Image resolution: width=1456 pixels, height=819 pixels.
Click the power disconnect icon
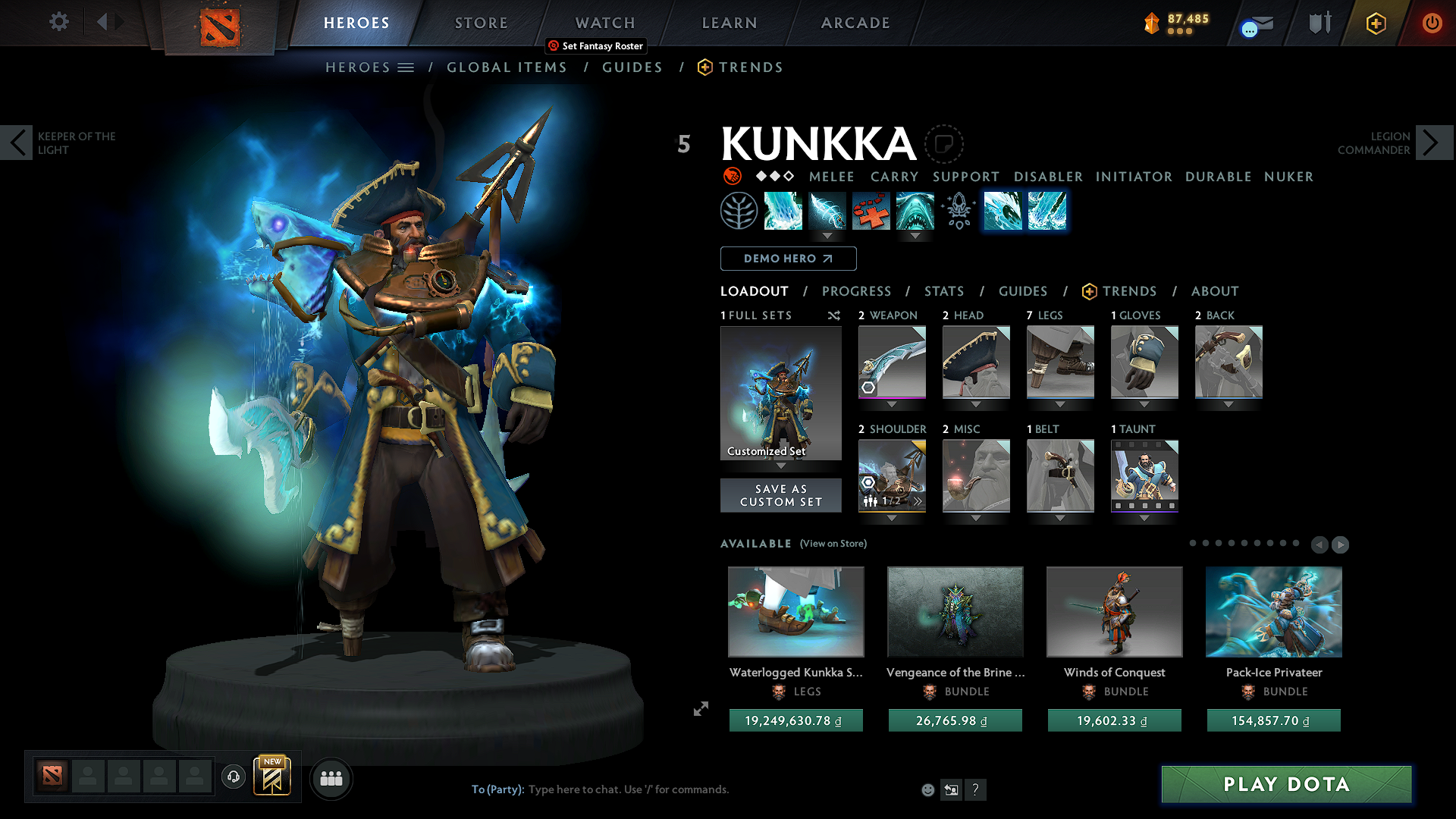click(1432, 23)
